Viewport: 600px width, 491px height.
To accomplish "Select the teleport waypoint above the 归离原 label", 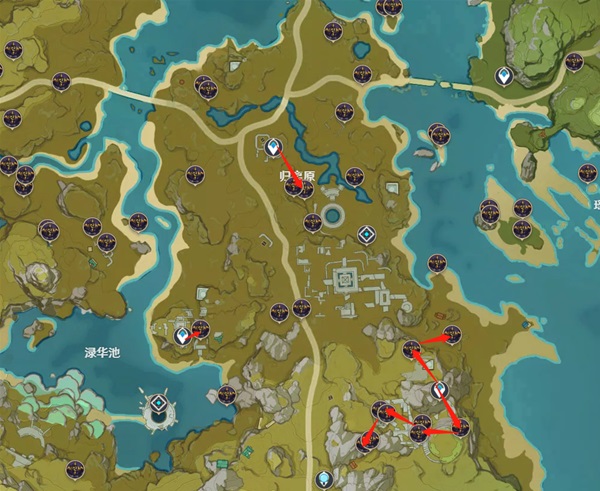I will 271,147.
